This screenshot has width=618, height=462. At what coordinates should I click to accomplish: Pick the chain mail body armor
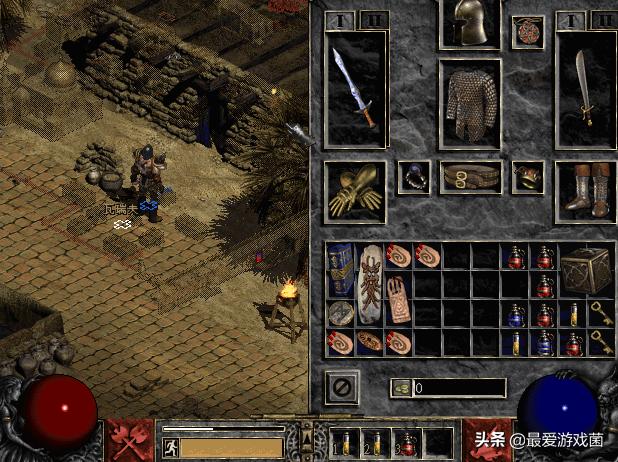coord(469,103)
